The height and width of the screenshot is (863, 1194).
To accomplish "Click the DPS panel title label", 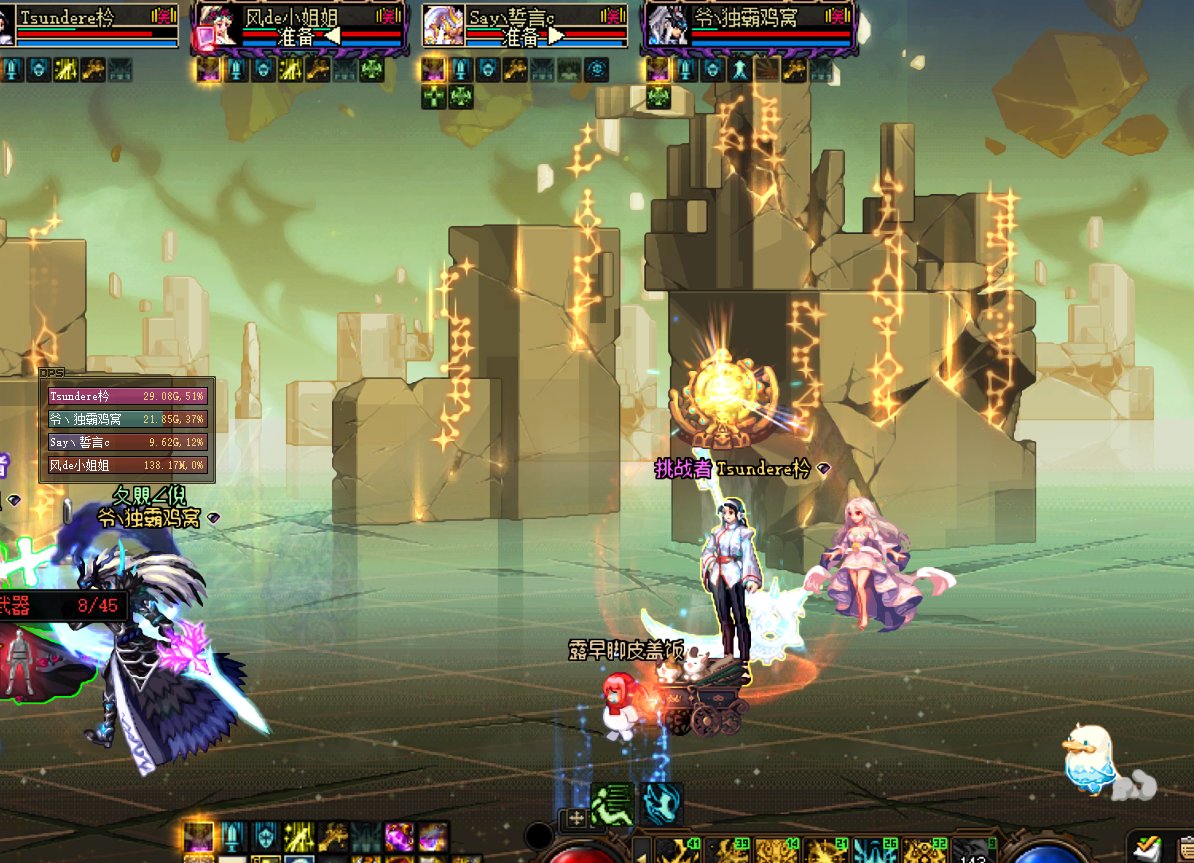I will point(51,373).
